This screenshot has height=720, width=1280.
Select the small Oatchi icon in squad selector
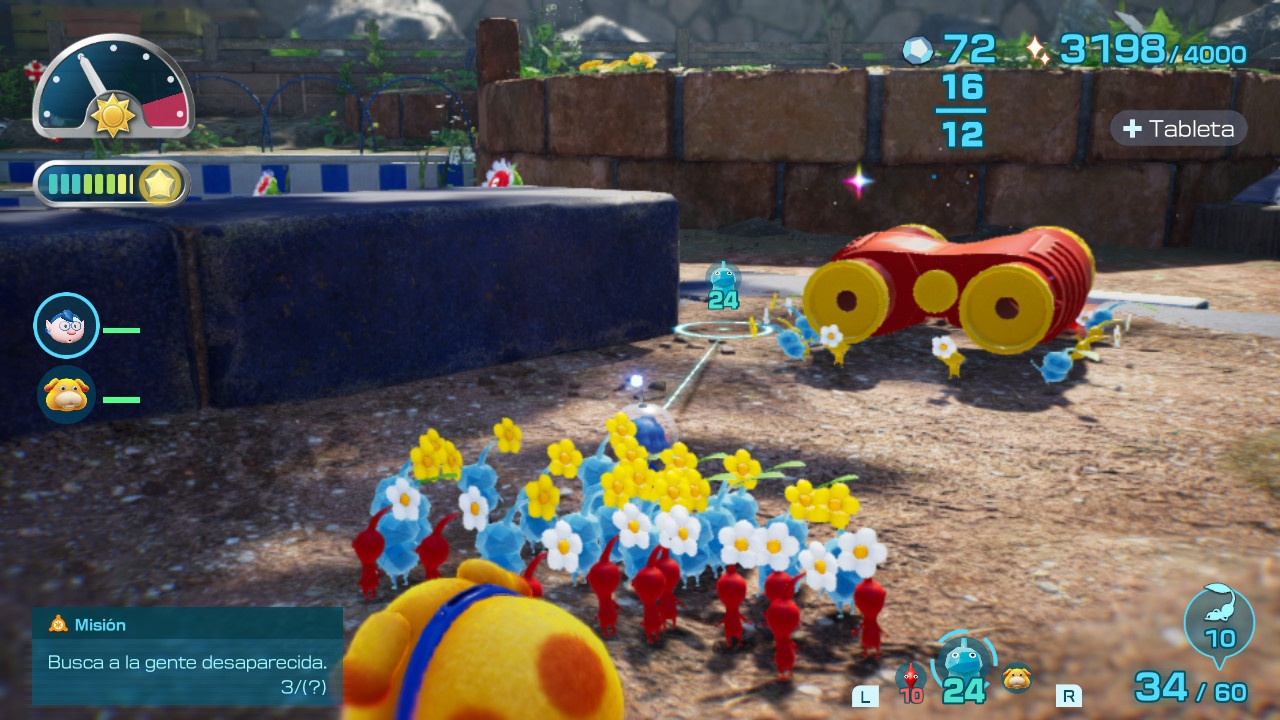pos(1017,677)
